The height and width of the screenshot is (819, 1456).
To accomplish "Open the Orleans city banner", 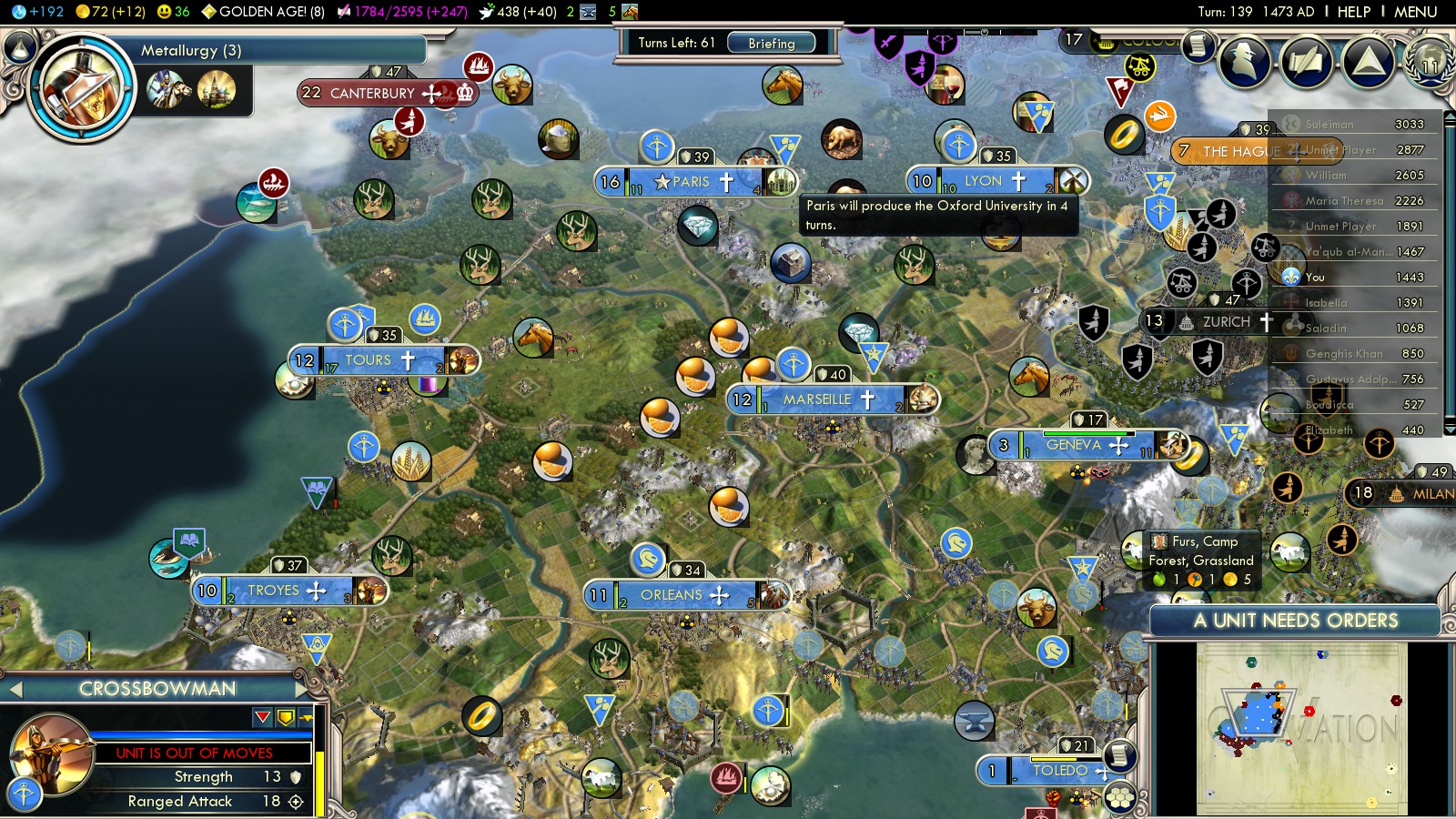I will (672, 595).
